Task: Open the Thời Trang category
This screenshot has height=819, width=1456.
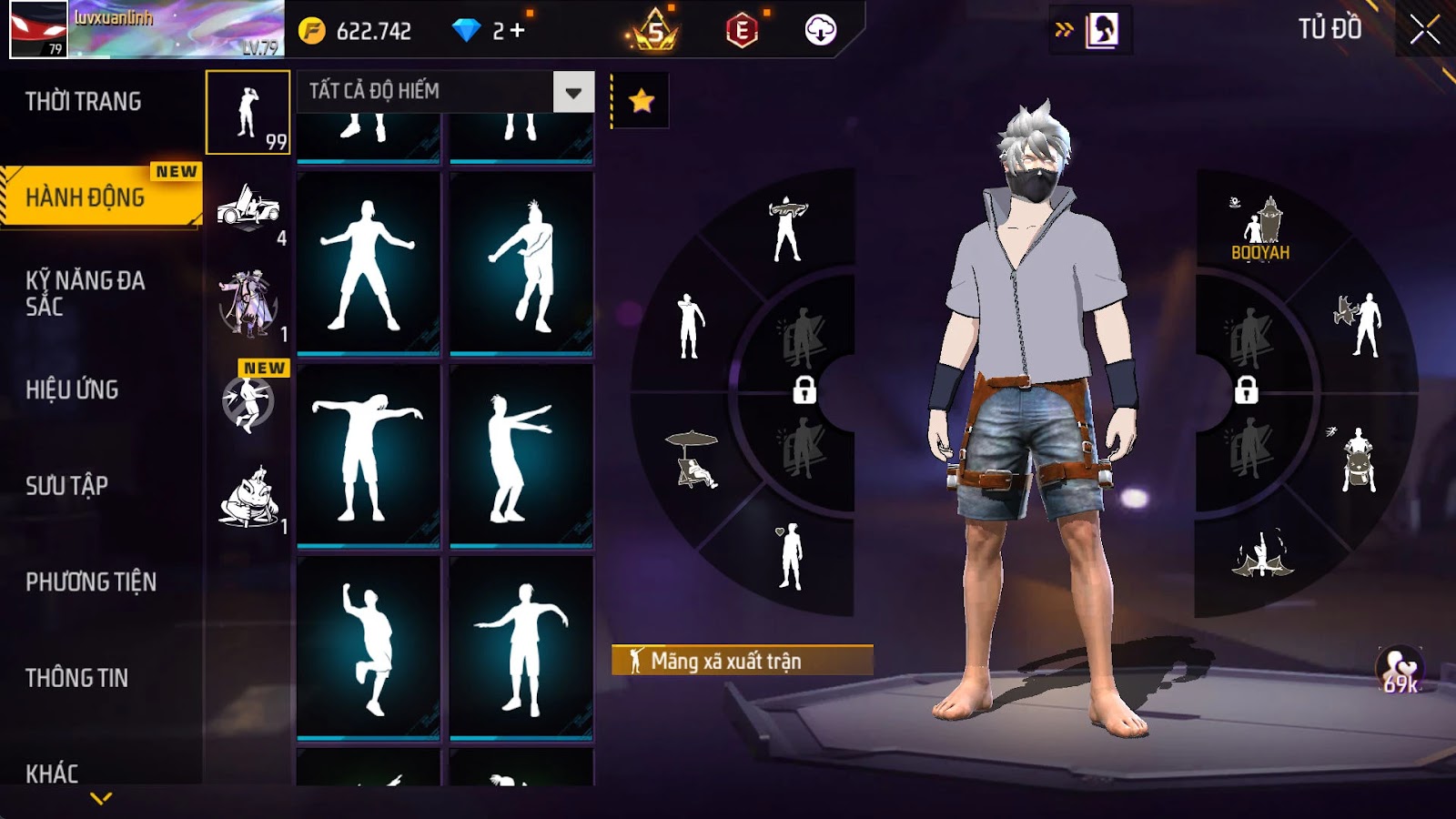Action: point(84,101)
